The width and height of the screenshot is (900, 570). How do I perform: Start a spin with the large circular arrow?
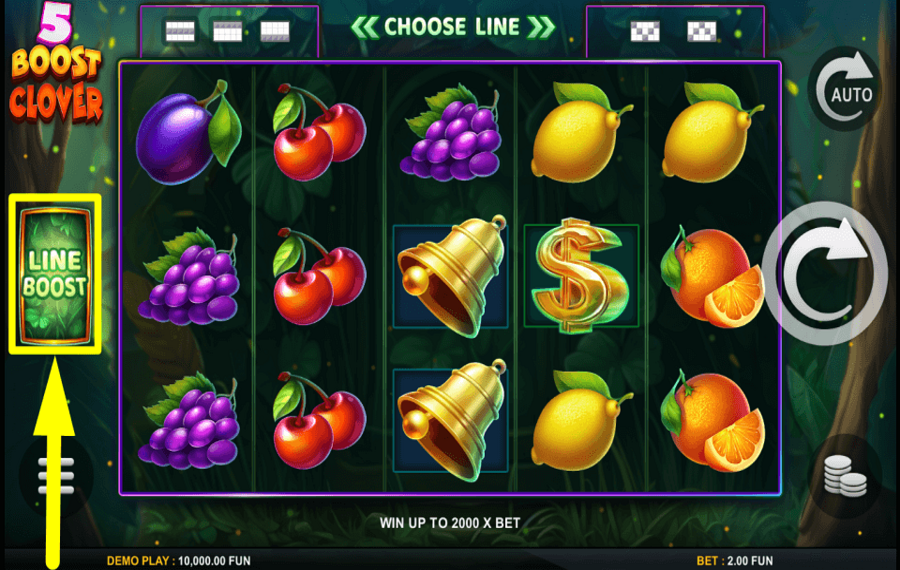[x=825, y=273]
